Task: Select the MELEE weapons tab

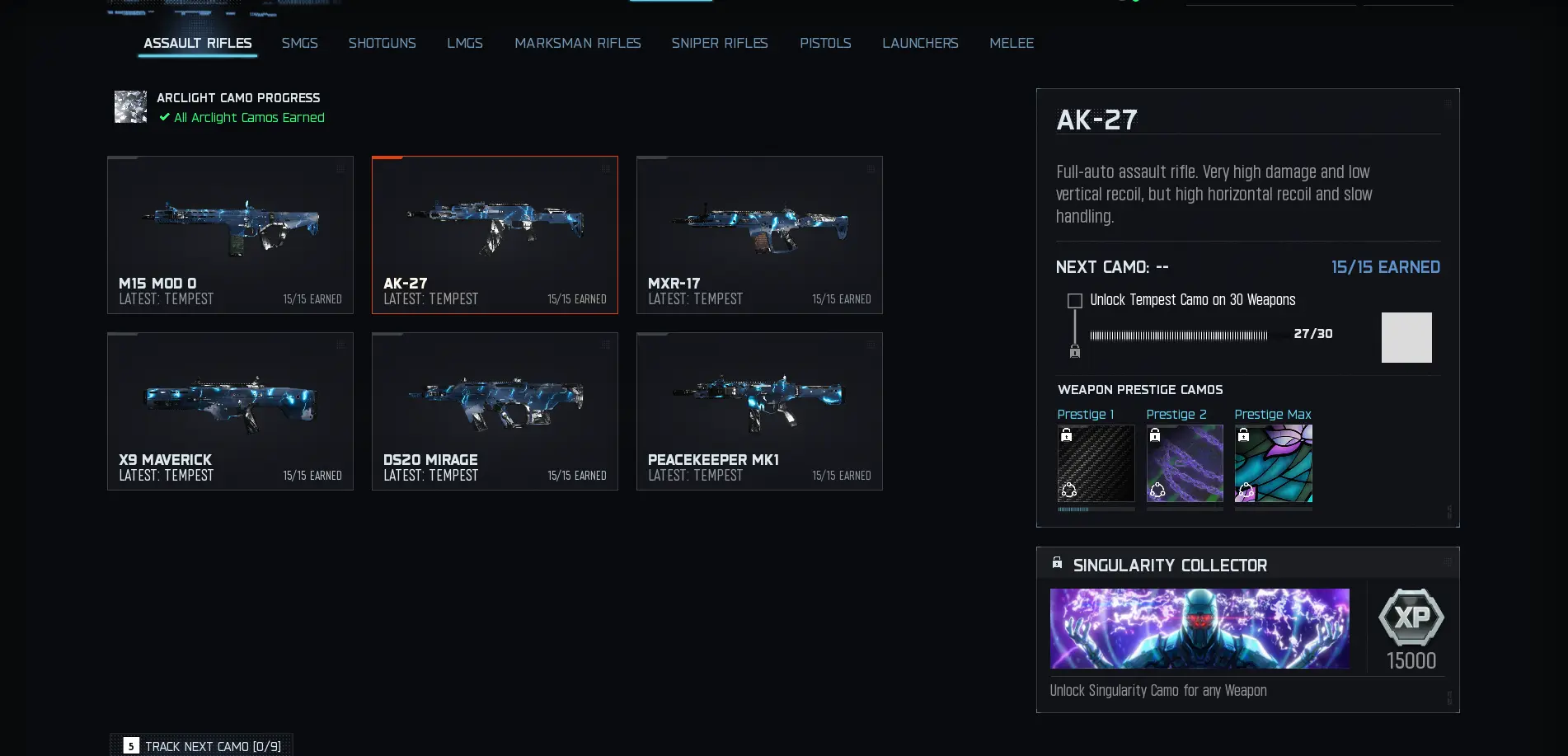Action: [1012, 43]
